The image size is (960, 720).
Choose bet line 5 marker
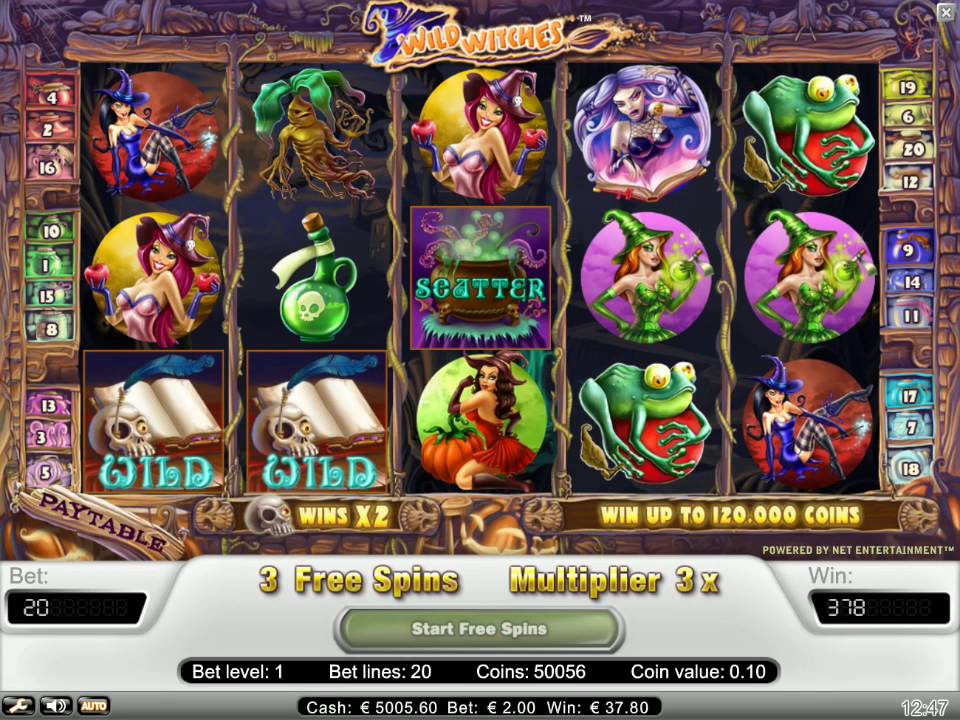pos(49,470)
